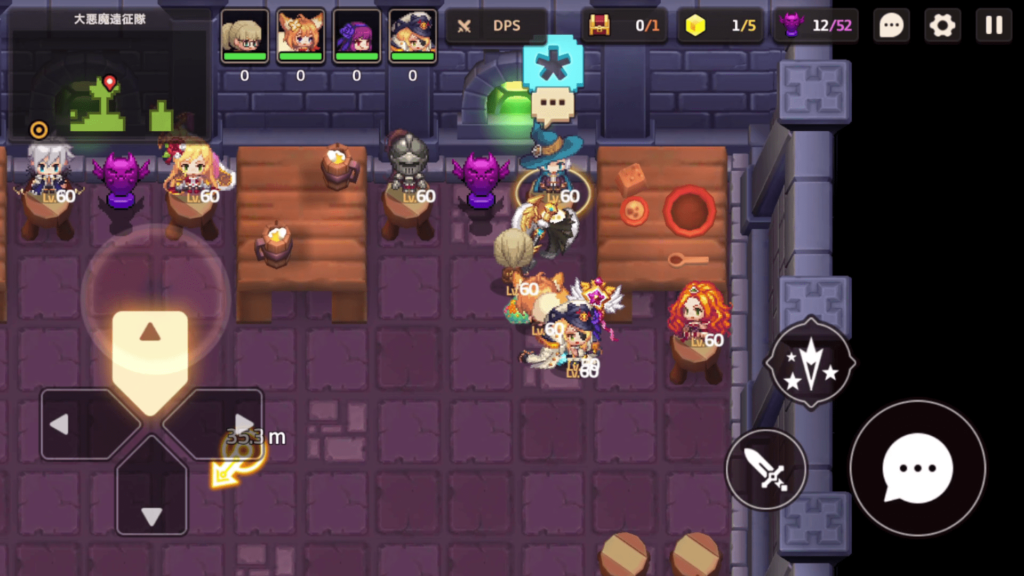Tap the large talk interaction button

(x=917, y=468)
